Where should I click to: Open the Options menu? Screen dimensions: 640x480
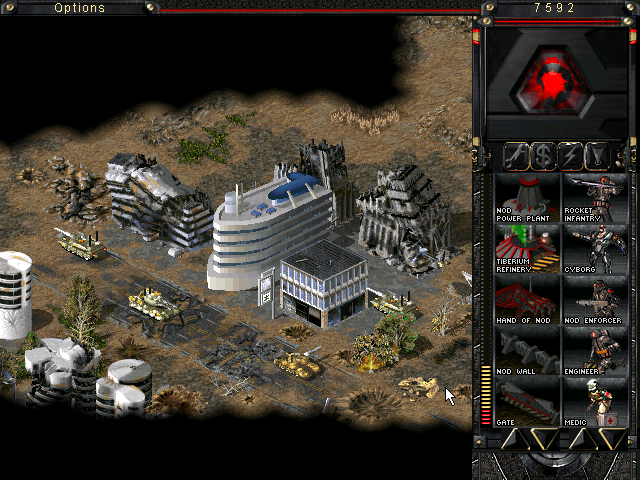[x=79, y=8]
